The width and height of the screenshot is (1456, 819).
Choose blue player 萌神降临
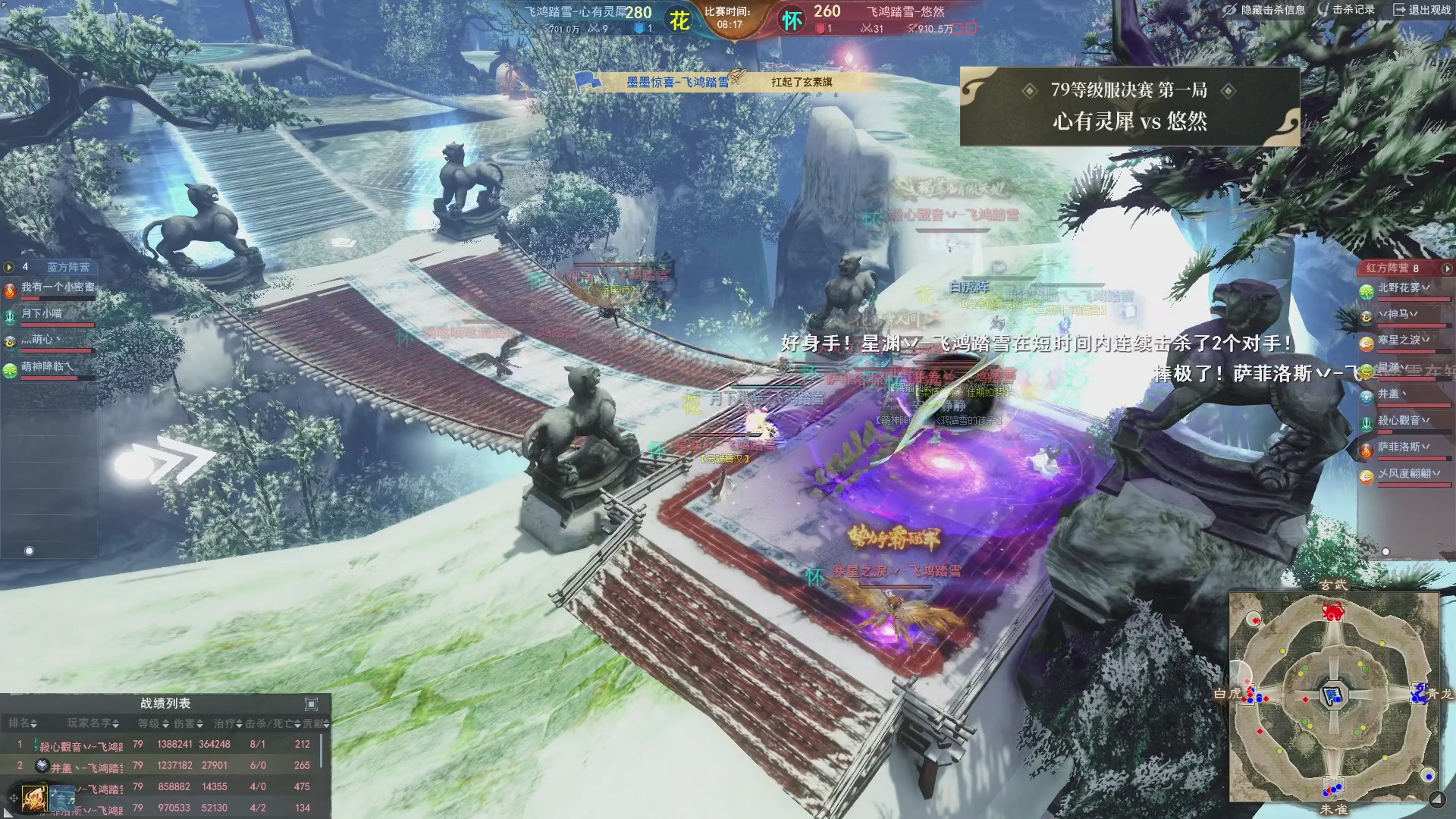click(x=47, y=366)
